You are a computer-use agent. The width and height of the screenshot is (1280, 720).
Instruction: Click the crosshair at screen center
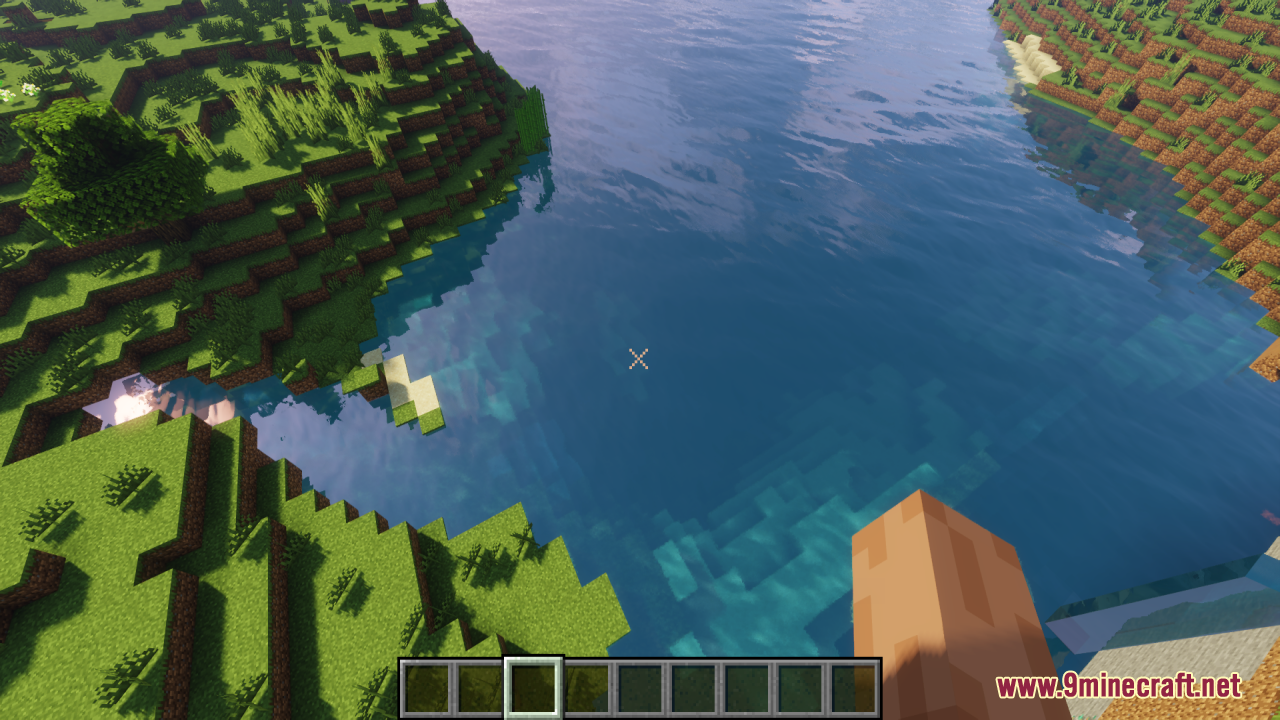tap(639, 360)
